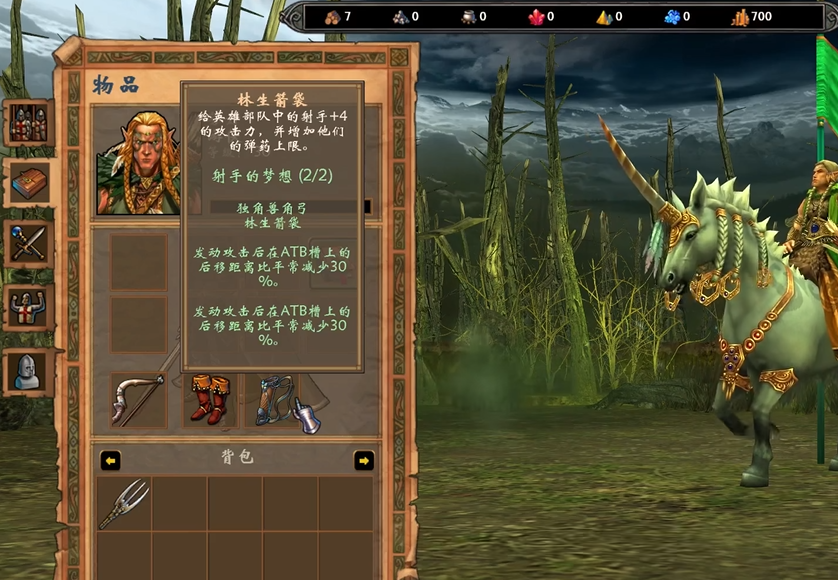Click the blue gems resource icon
The image size is (838, 580).
(x=672, y=17)
